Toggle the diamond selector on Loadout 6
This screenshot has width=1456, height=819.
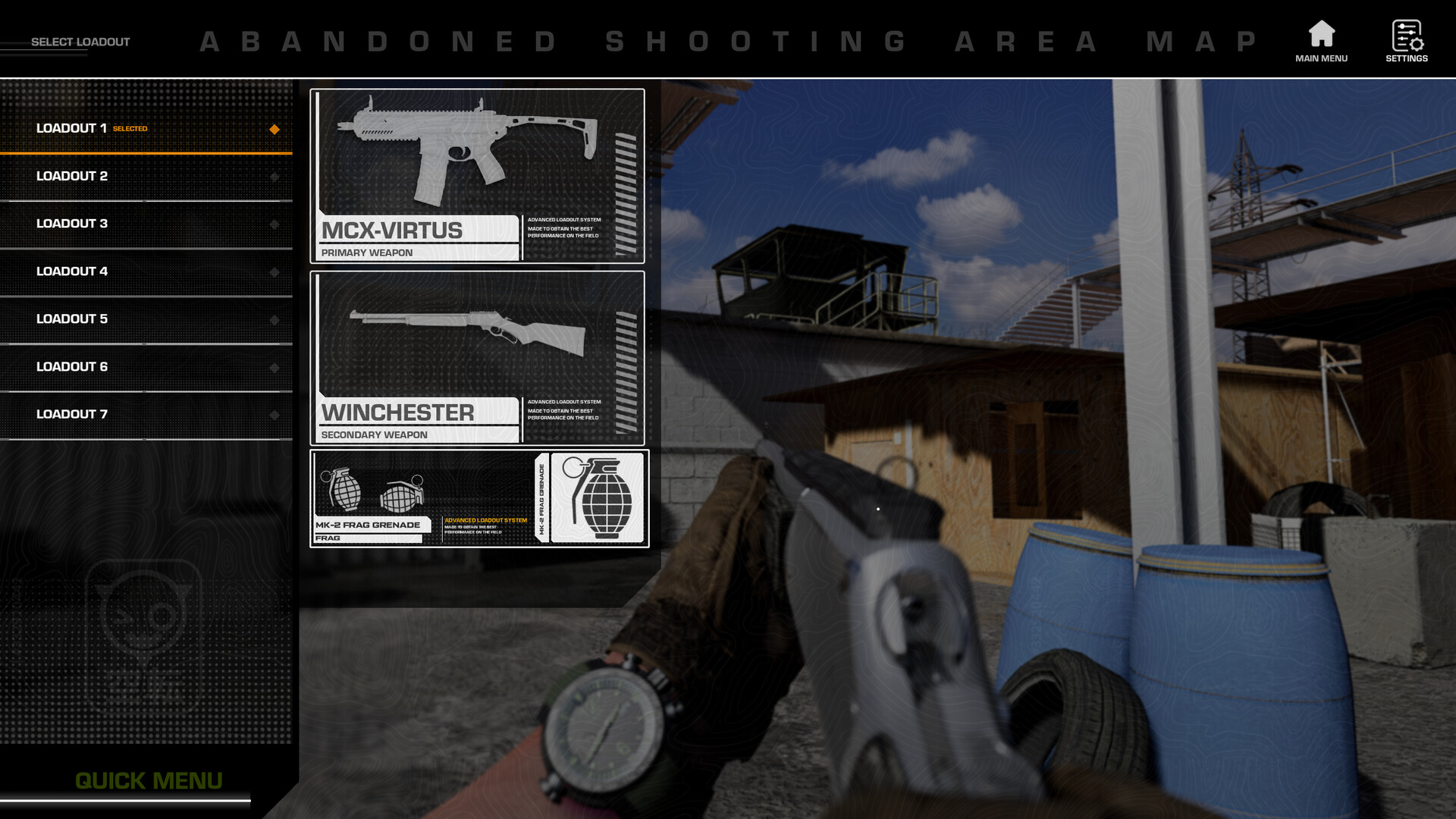click(274, 366)
